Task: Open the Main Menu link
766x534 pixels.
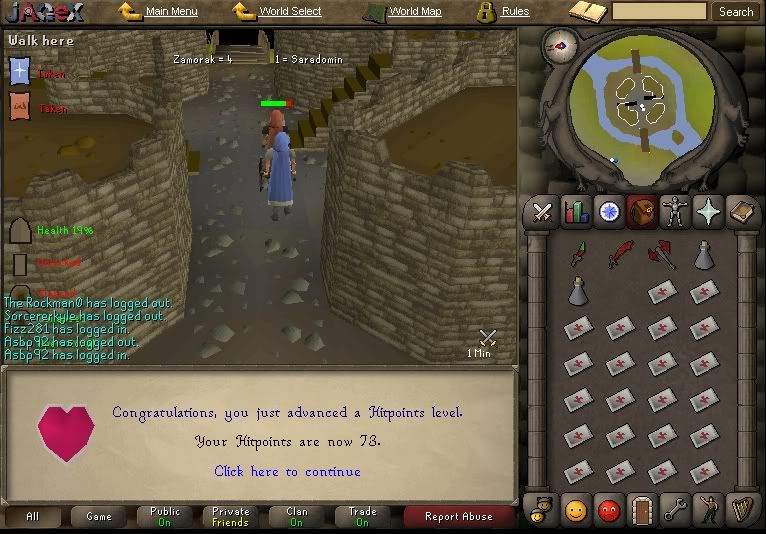Action: 171,12
